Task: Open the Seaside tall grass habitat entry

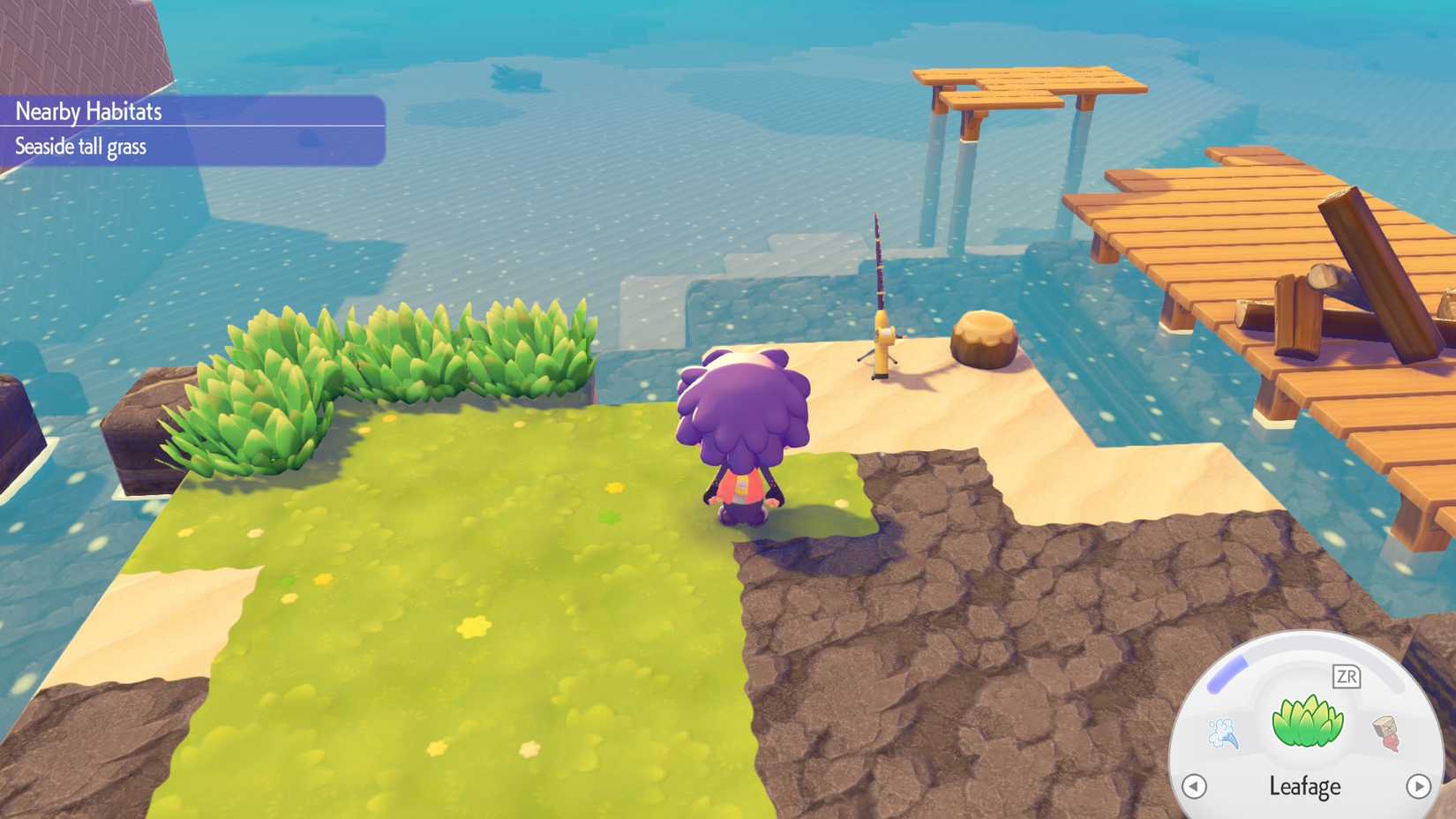Action: pyautogui.click(x=81, y=147)
